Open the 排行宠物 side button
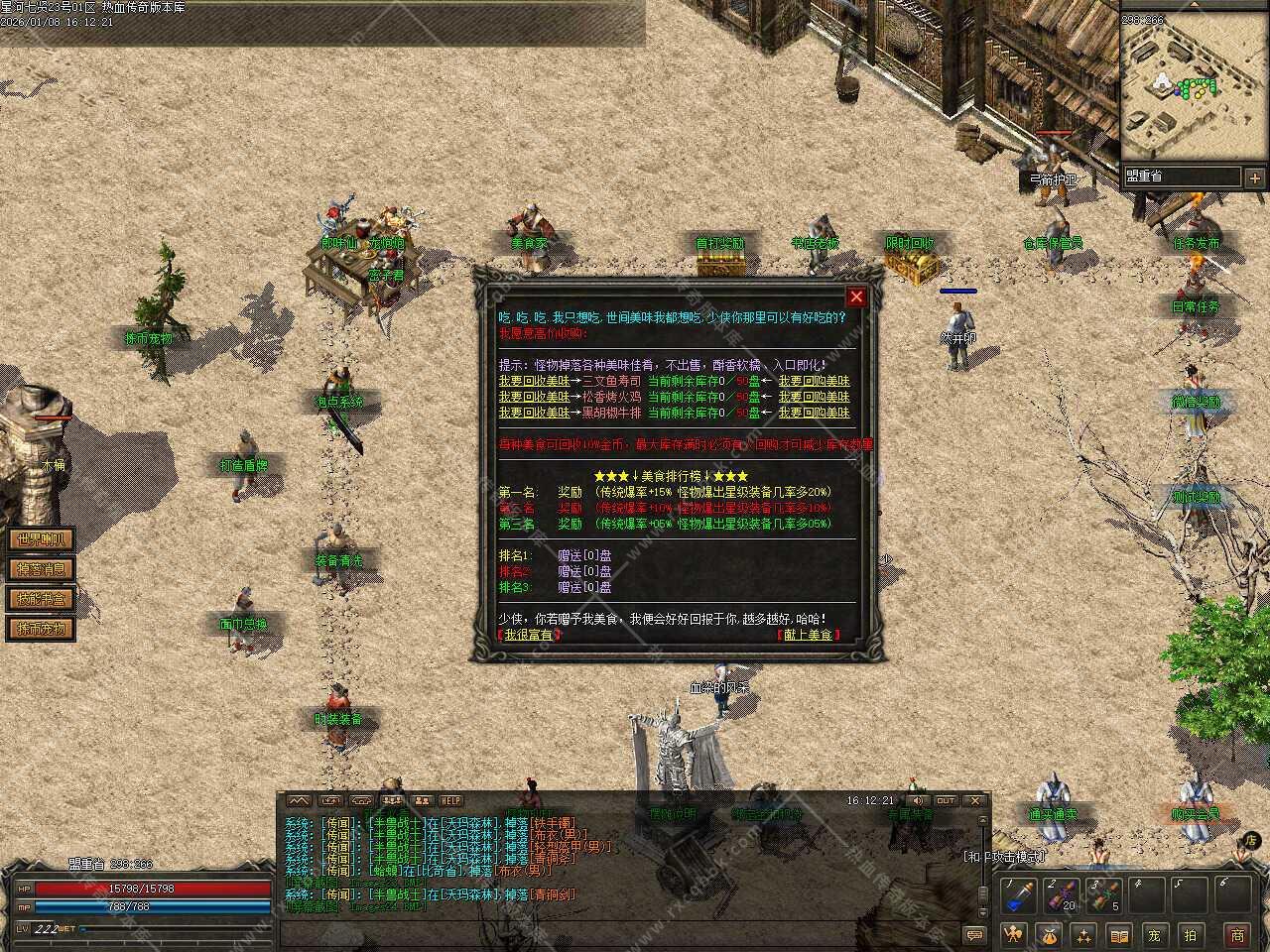 pyautogui.click(x=41, y=629)
